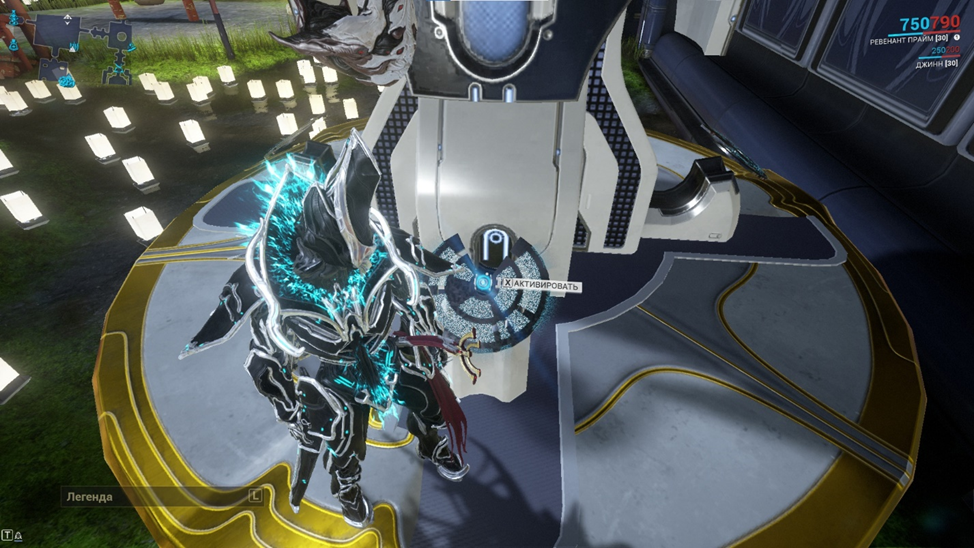Click the Легенда chat box
The width and height of the screenshot is (974, 548).
click(x=150, y=496)
